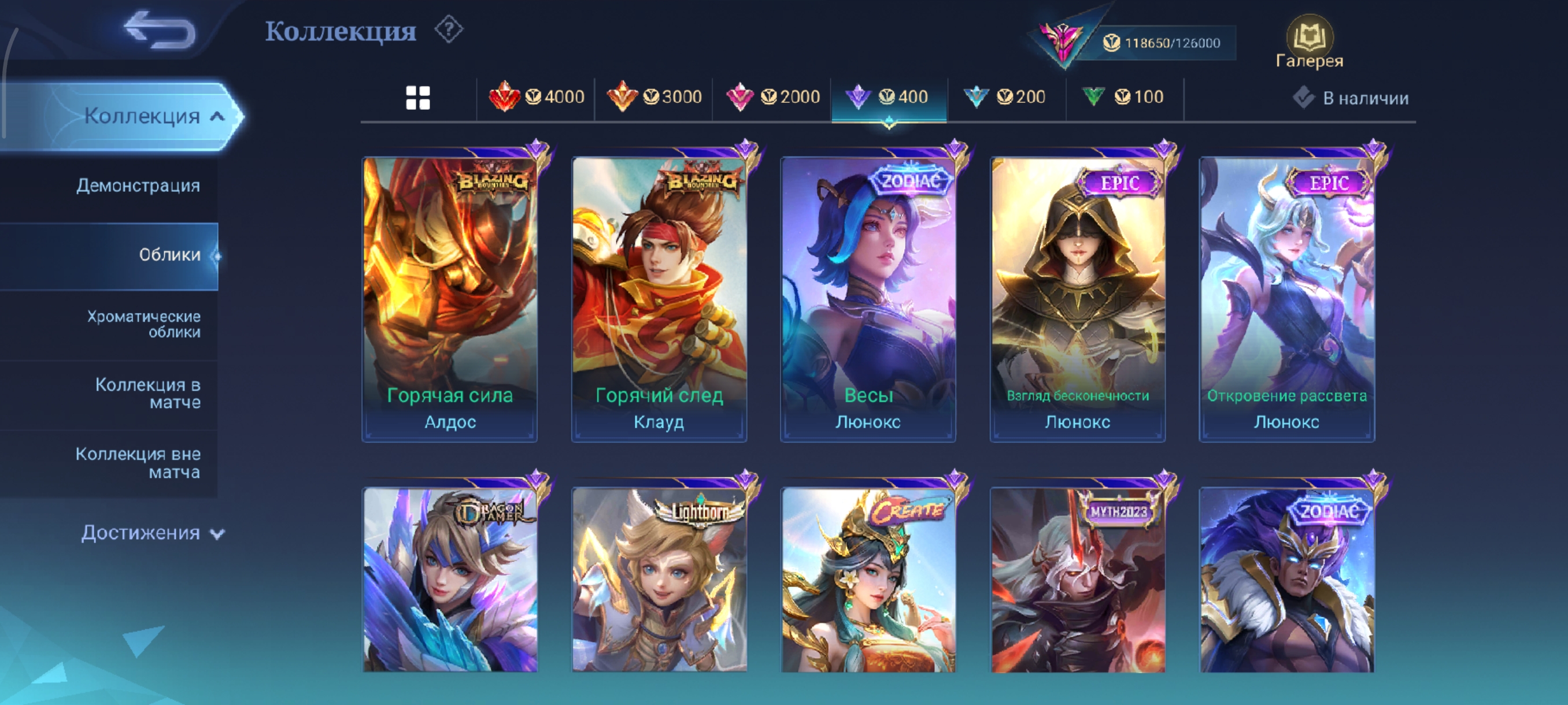Go back with the arrow button
This screenshot has height=705, width=1568.
(160, 31)
